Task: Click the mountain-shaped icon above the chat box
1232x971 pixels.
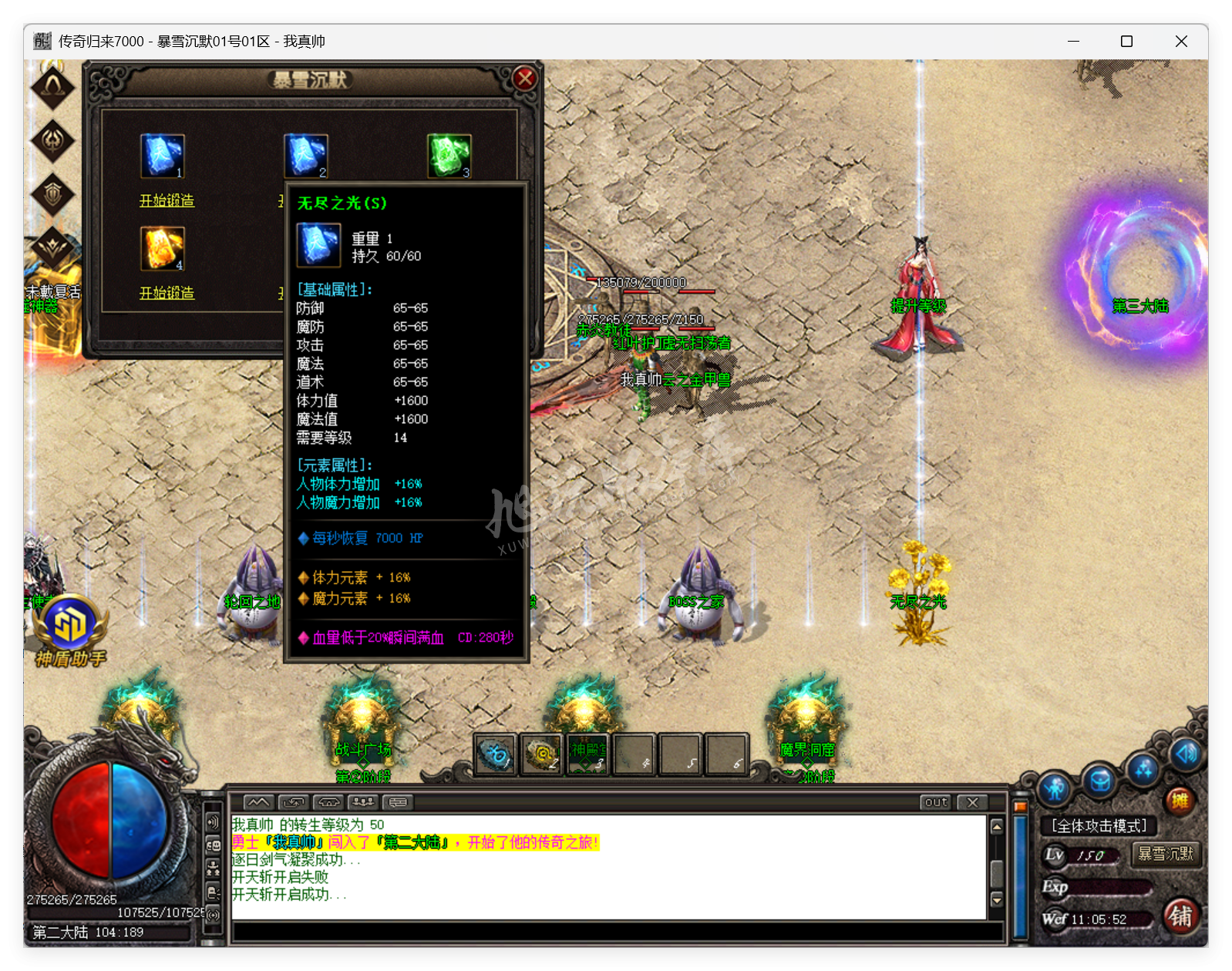Action: pos(258,801)
